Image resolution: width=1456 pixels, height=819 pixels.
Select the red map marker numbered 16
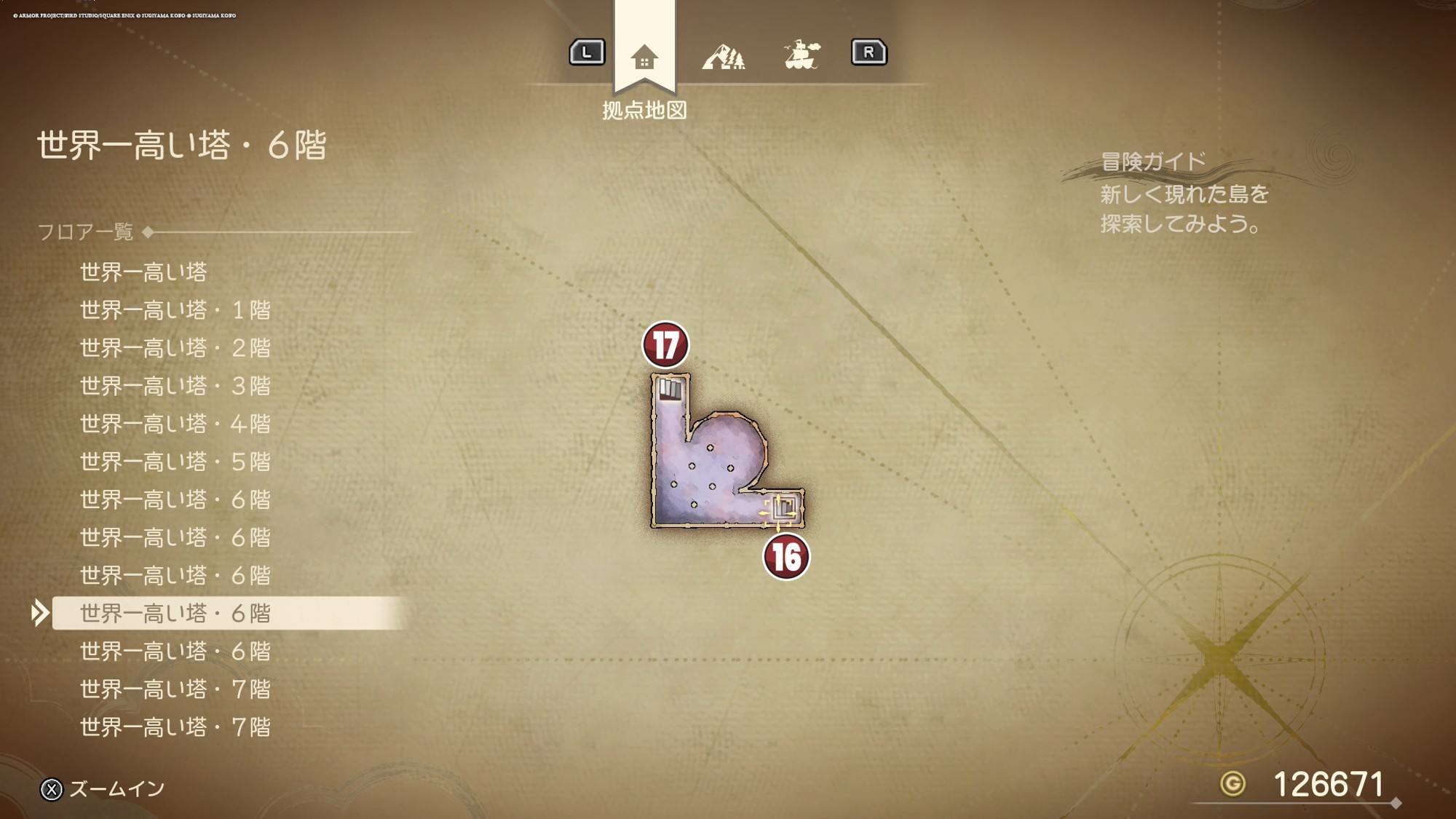pos(786,558)
